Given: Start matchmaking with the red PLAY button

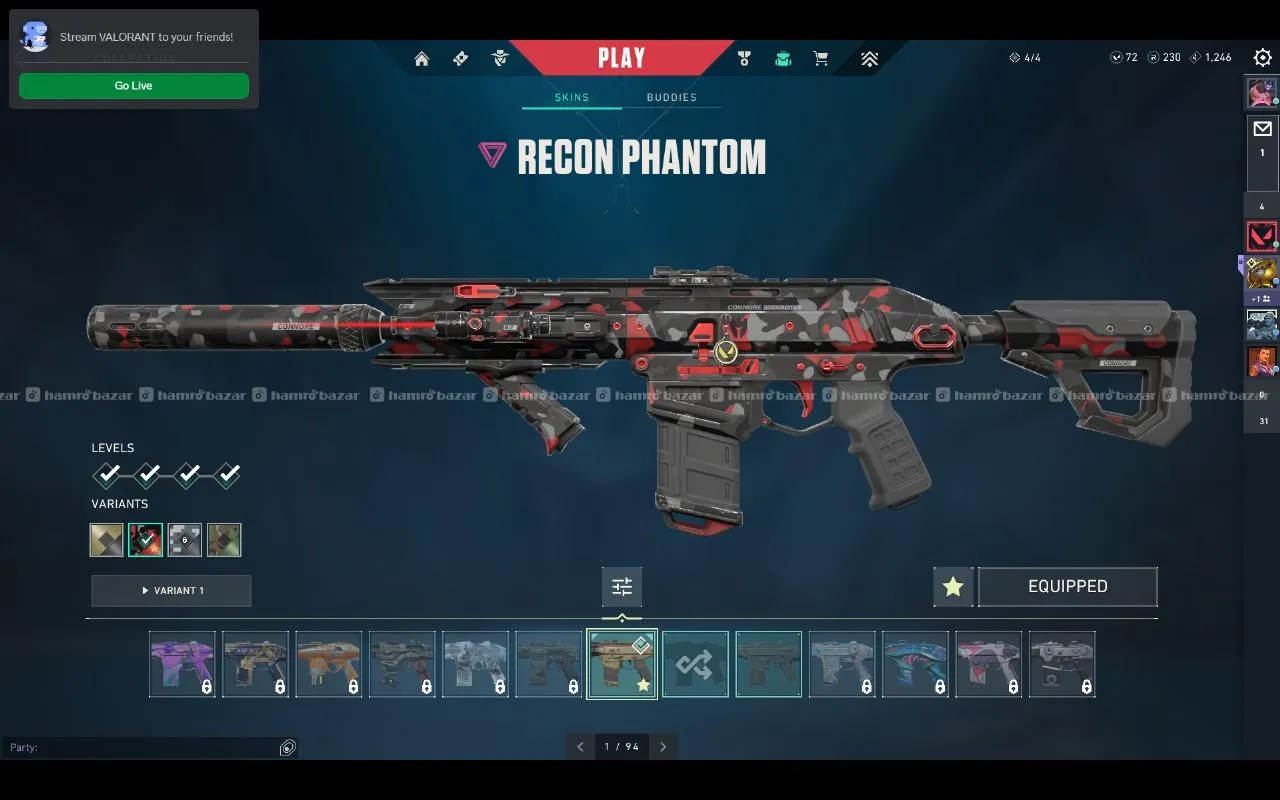Looking at the screenshot, I should (x=621, y=58).
